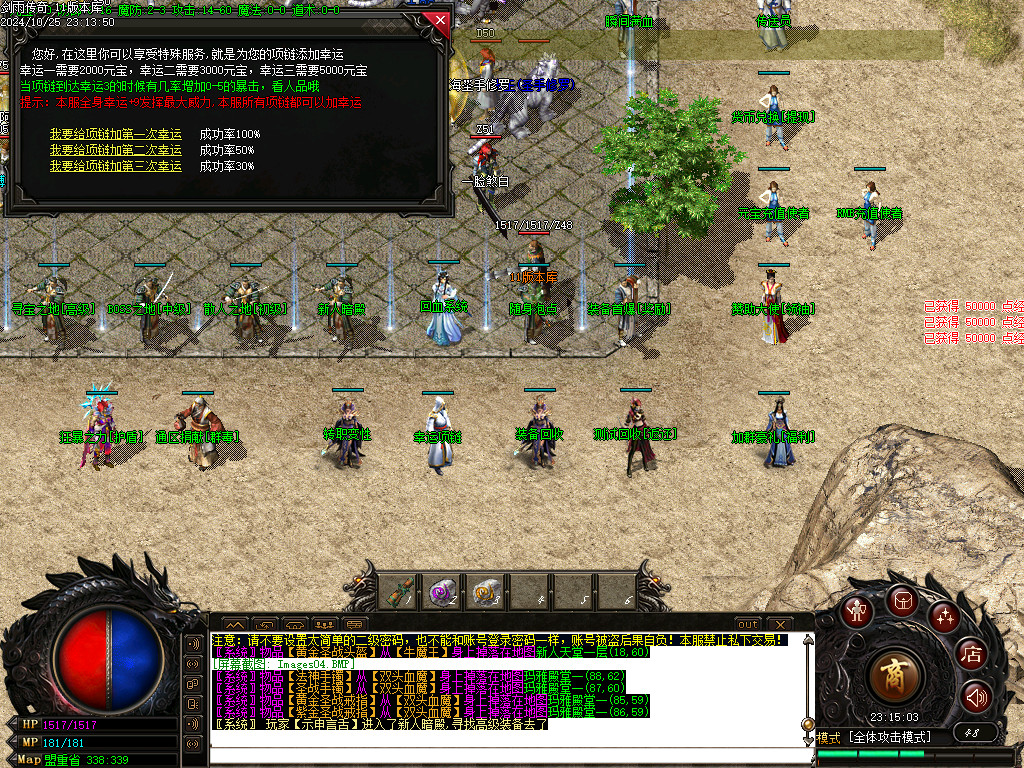
Task: Toggle sound with the speaker icon
Action: [x=976, y=697]
